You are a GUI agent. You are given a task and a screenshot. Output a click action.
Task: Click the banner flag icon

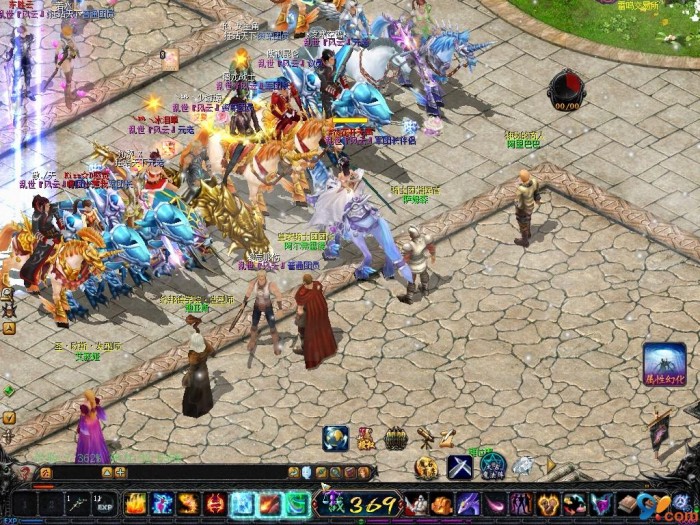pos(659,430)
